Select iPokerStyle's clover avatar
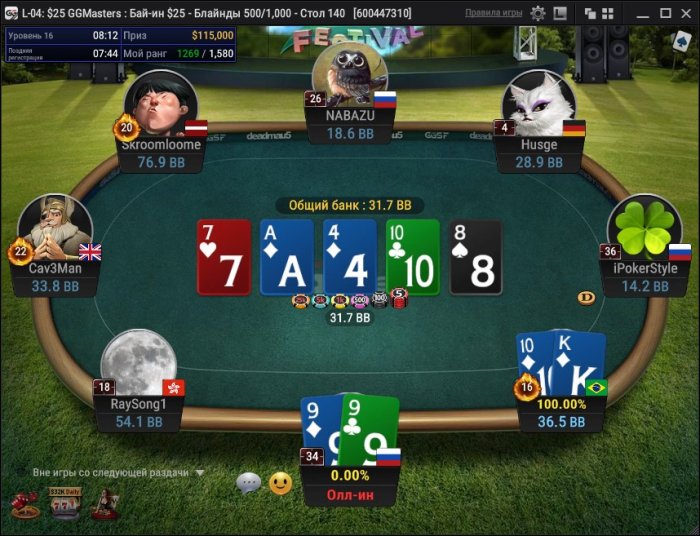 pos(644,228)
